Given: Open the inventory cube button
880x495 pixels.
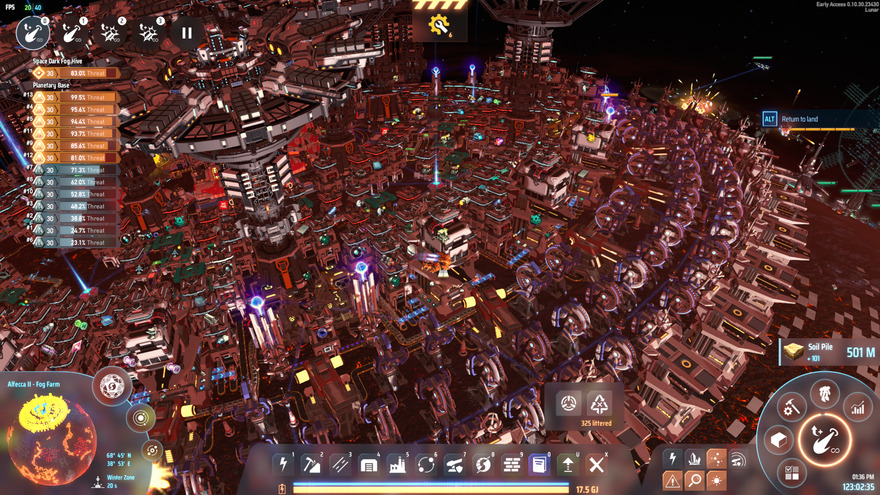Looking at the screenshot, I should 777,440.
